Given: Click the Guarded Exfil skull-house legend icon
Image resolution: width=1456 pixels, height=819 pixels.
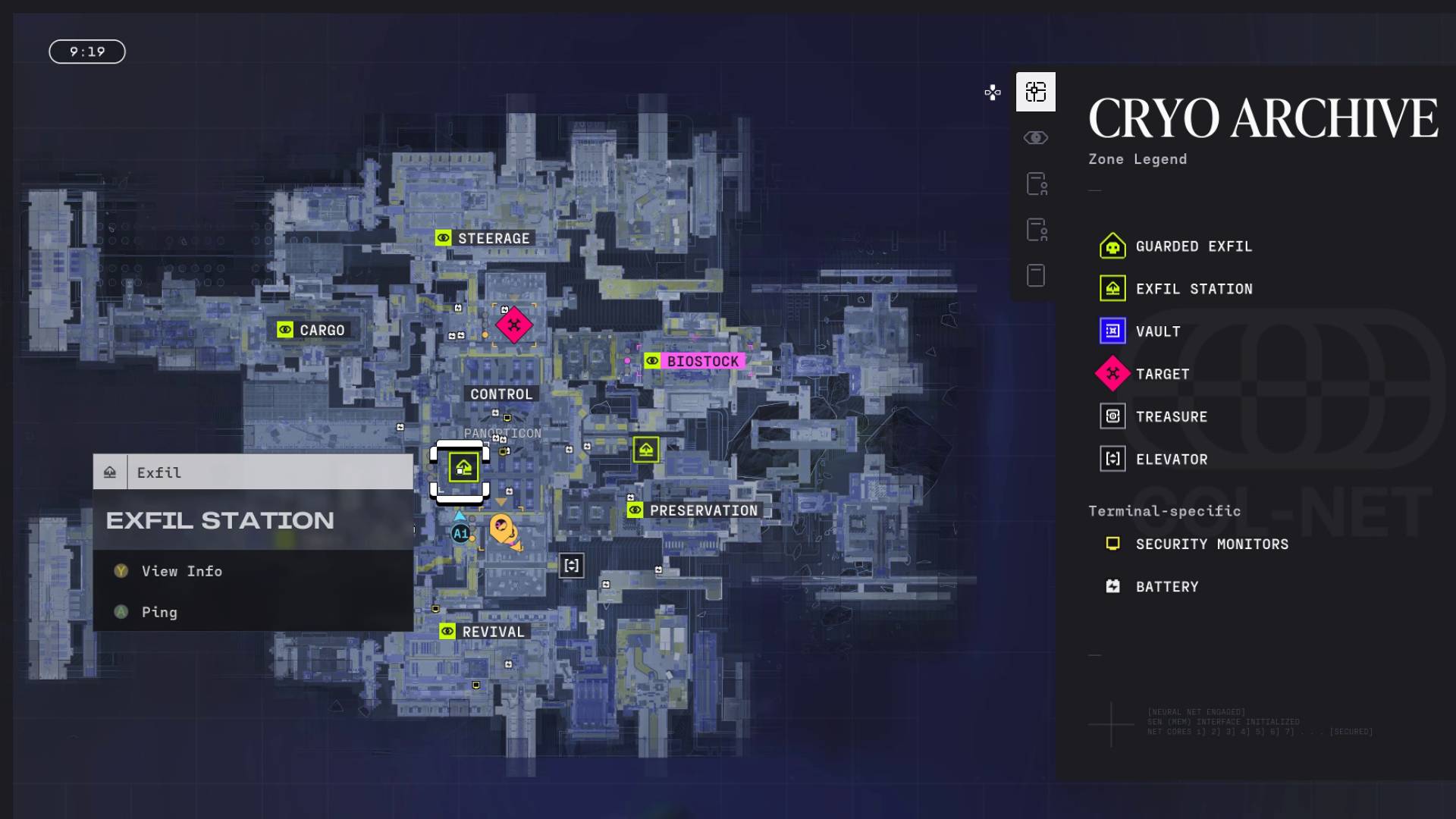Looking at the screenshot, I should 1111,246.
